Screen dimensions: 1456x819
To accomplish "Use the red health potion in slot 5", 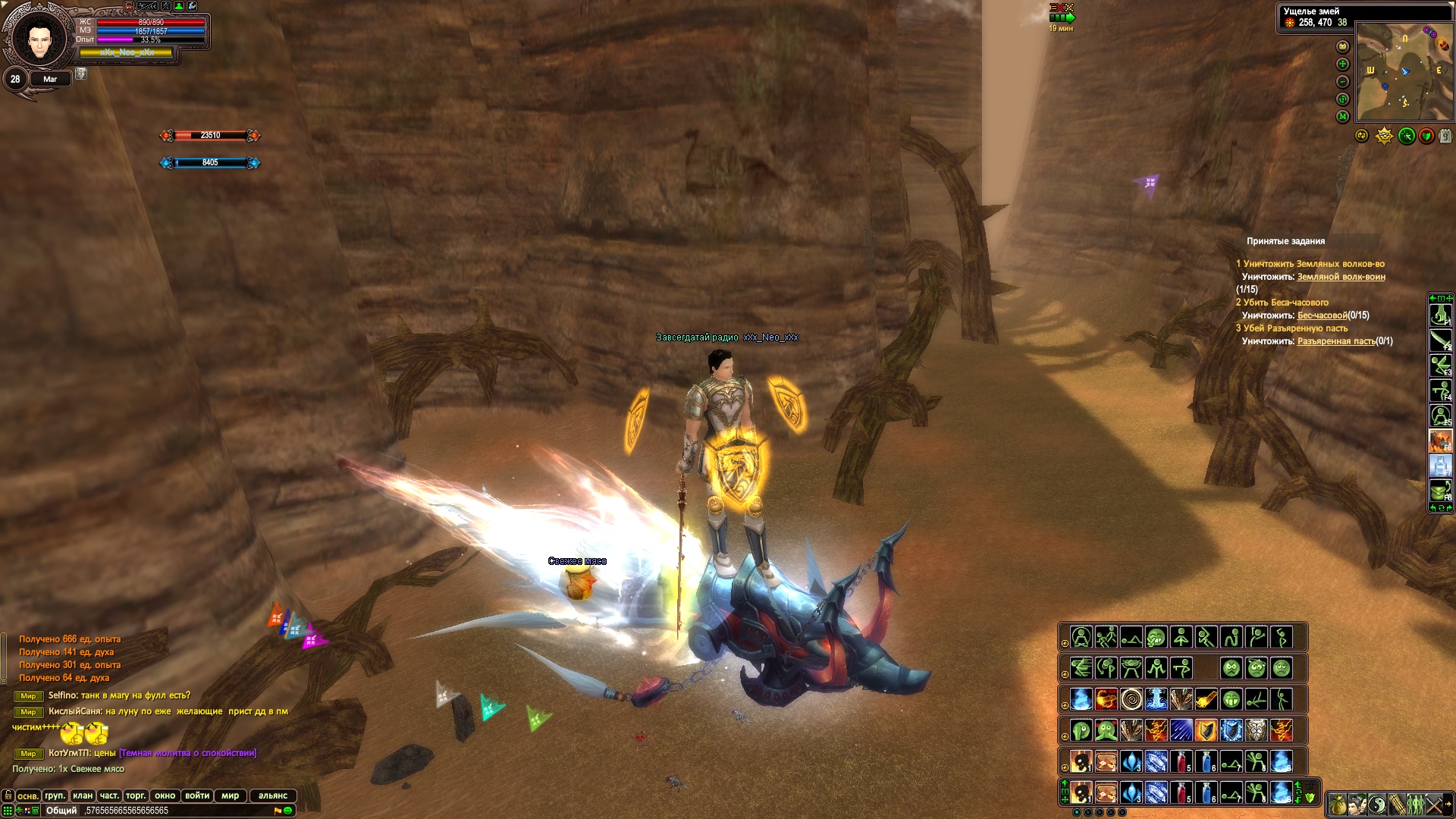I will tap(1181, 792).
